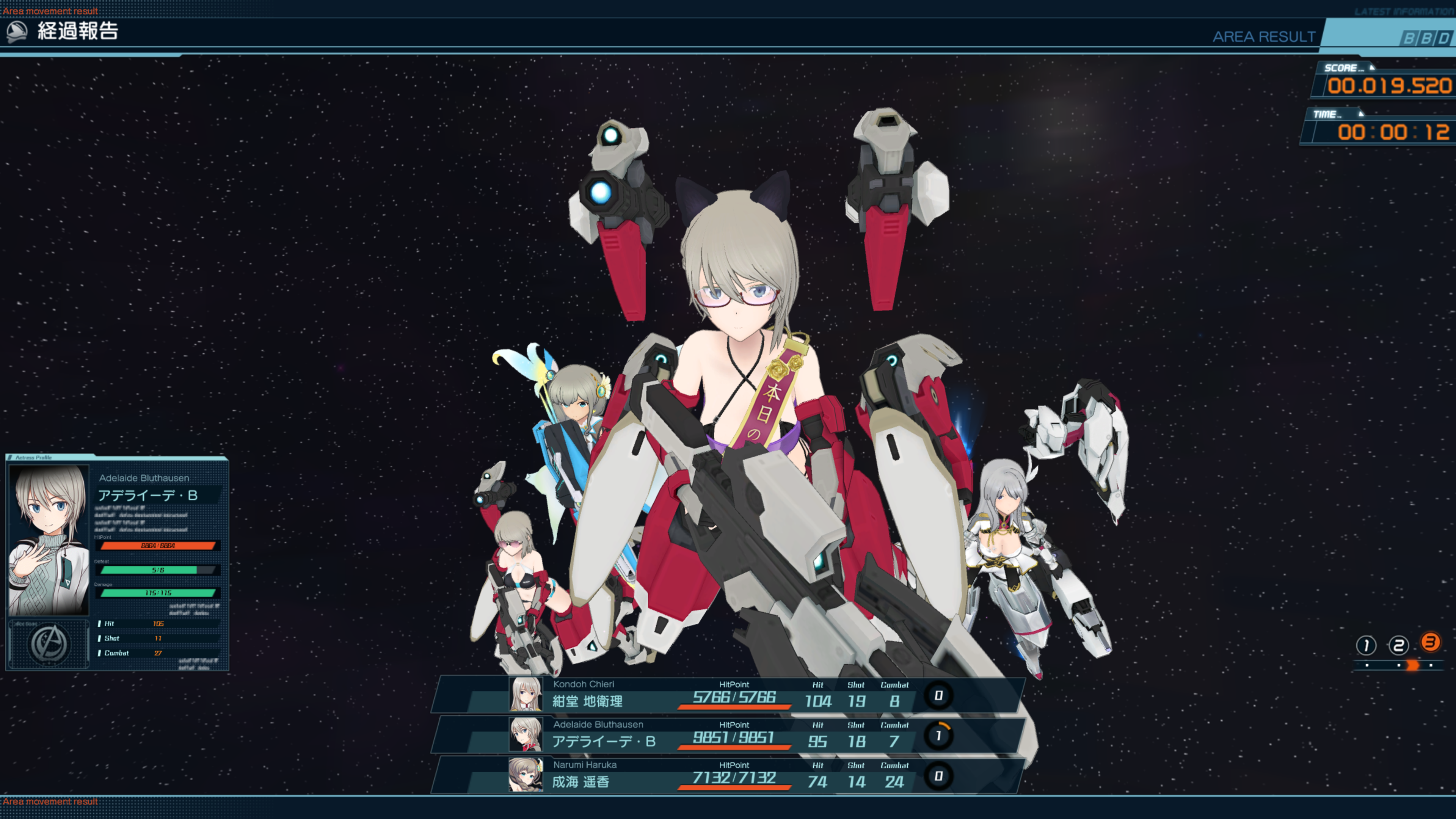The image size is (1456, 819).
Task: Click the circular emblem under the profile portrait
Action: pos(50,644)
